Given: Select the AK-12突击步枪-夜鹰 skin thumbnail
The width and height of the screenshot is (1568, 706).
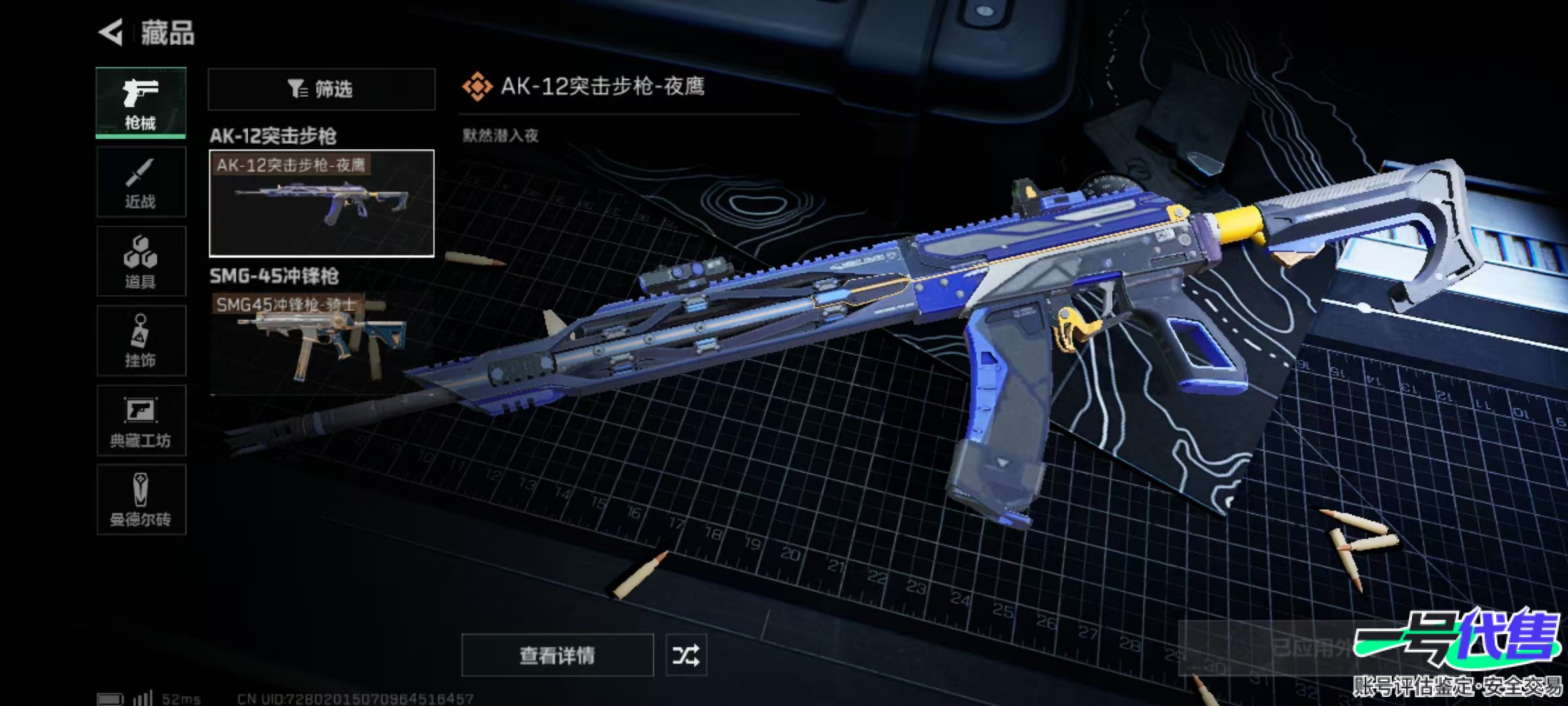Looking at the screenshot, I should coord(321,203).
